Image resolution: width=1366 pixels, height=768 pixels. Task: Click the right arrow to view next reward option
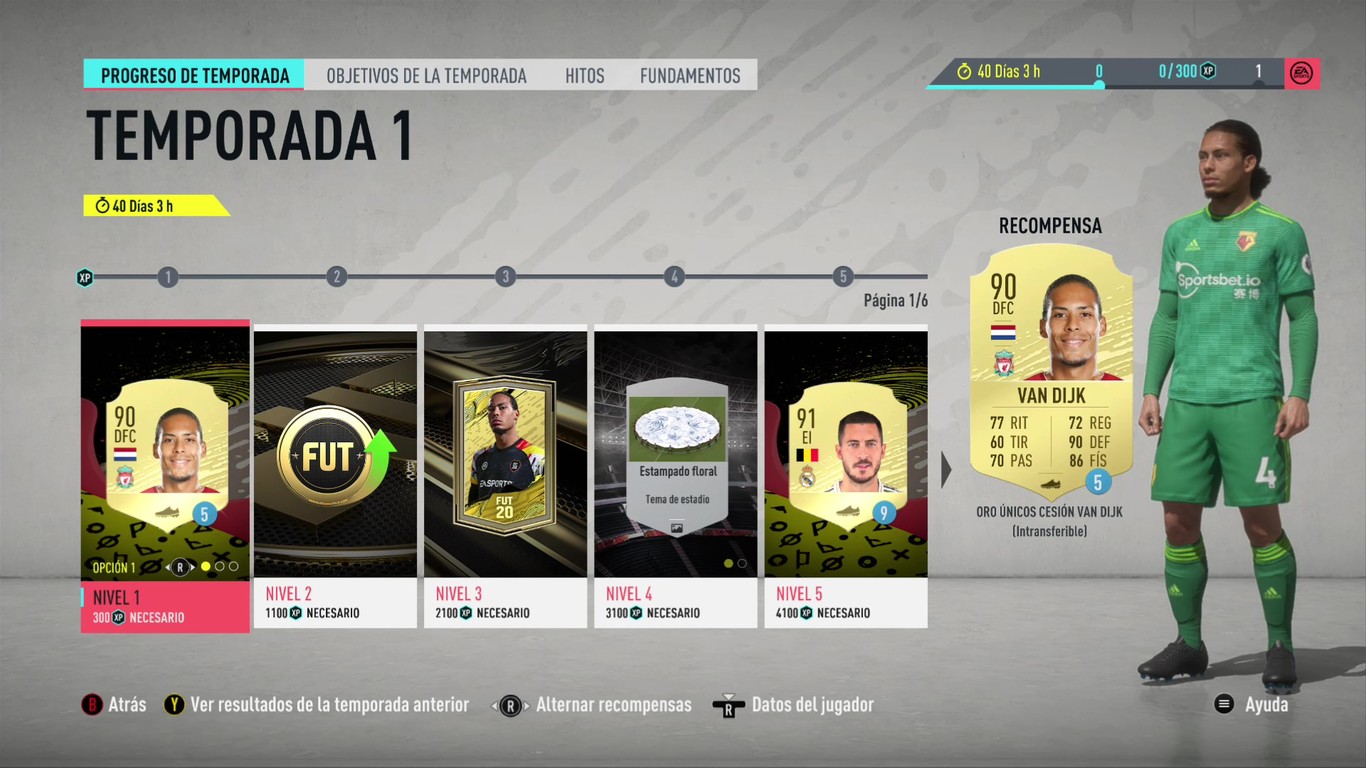[192, 566]
